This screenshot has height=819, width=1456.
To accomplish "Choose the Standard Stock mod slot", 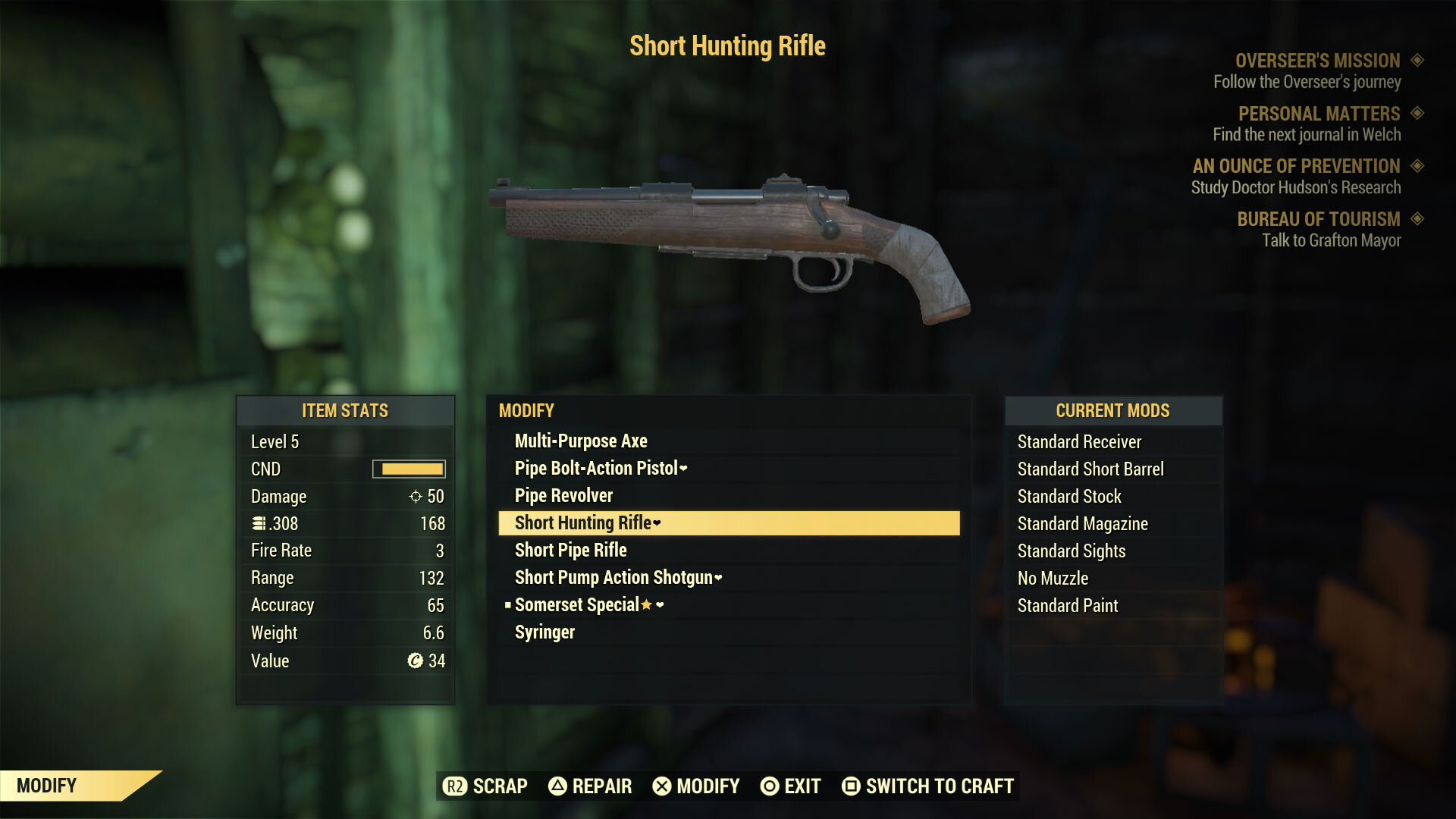I will pyautogui.click(x=1069, y=497).
